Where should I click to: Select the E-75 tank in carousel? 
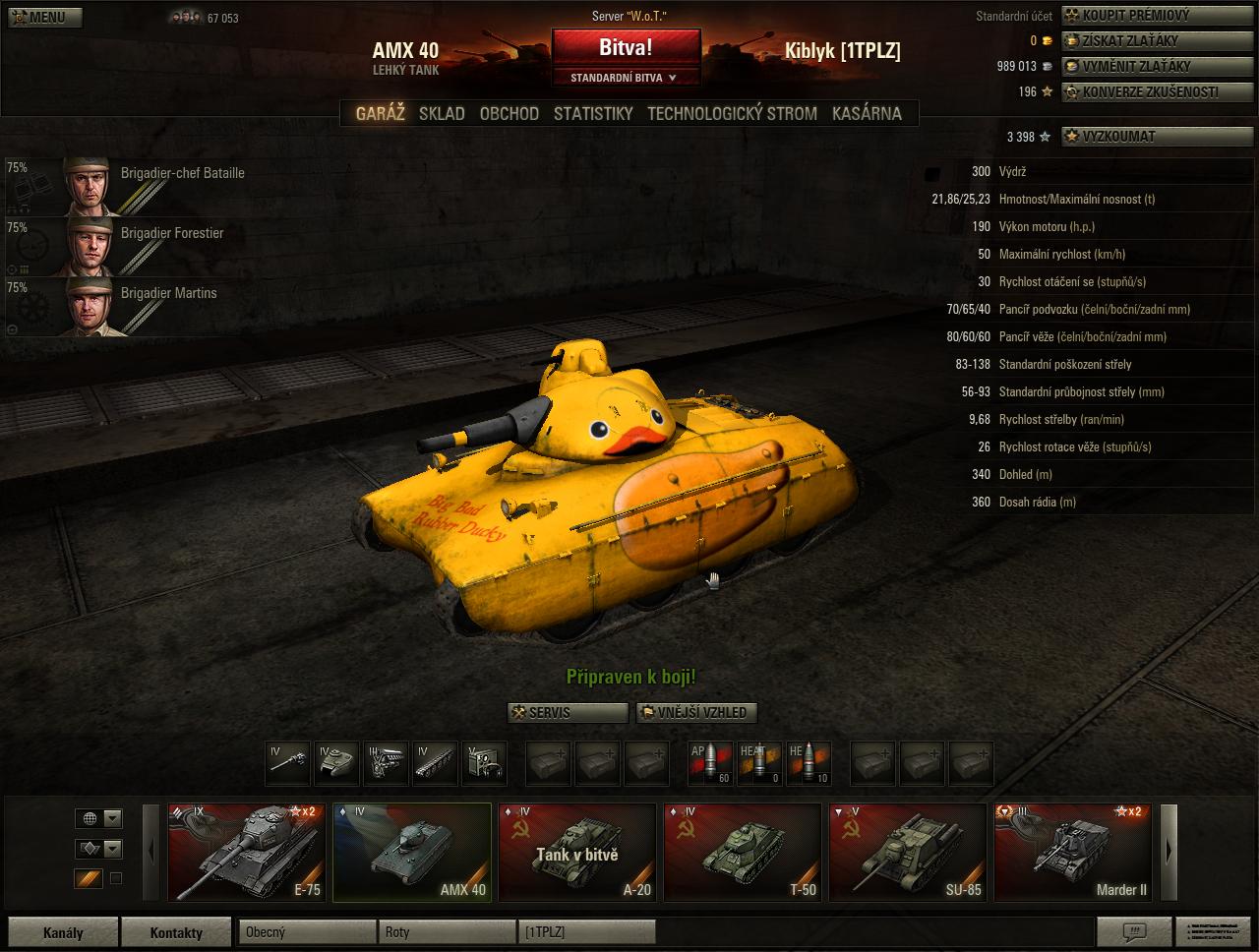click(246, 853)
